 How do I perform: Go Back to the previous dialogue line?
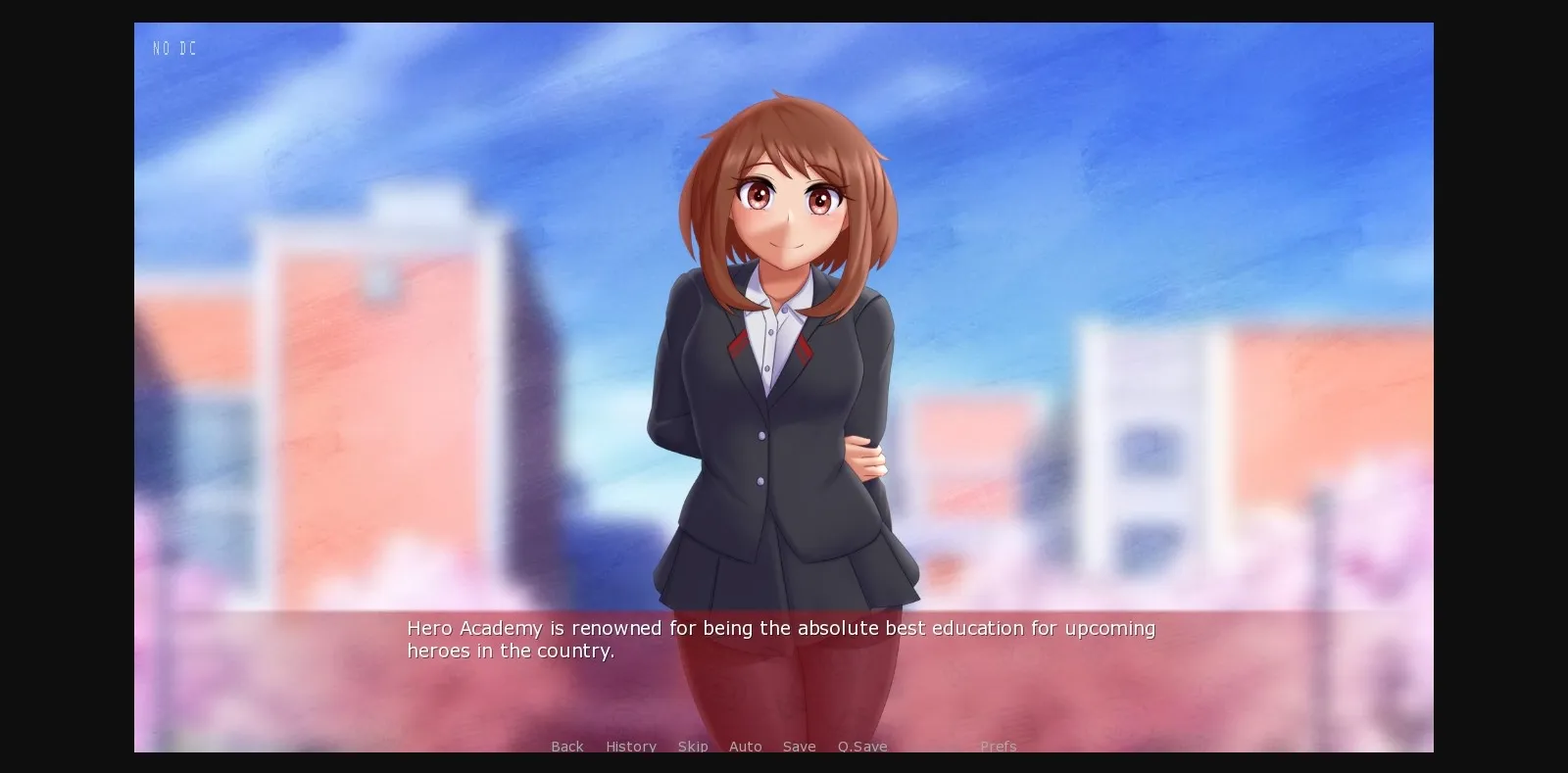pos(567,747)
